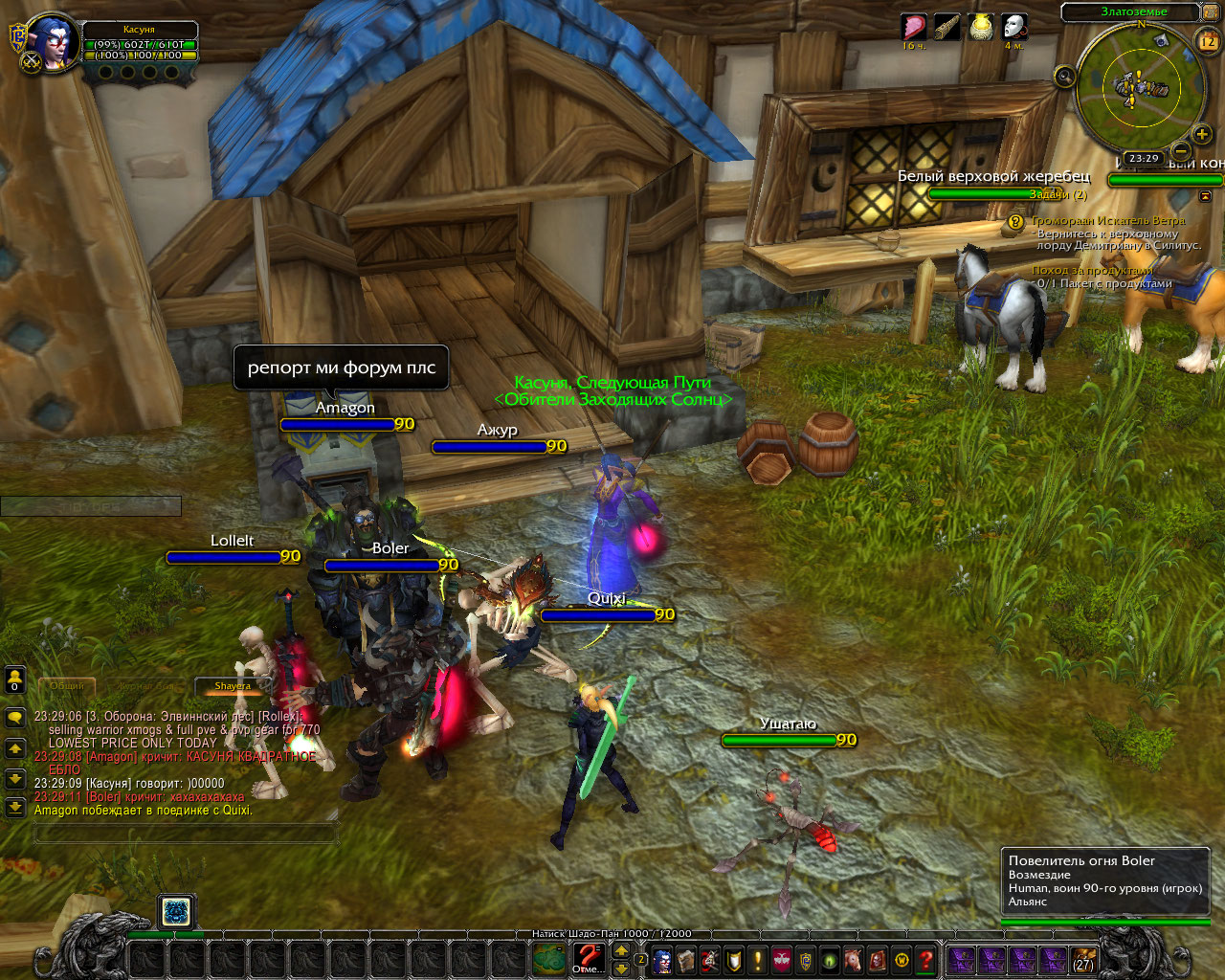Open the Shayera whisper chat tab
The image size is (1225, 980).
[233, 686]
